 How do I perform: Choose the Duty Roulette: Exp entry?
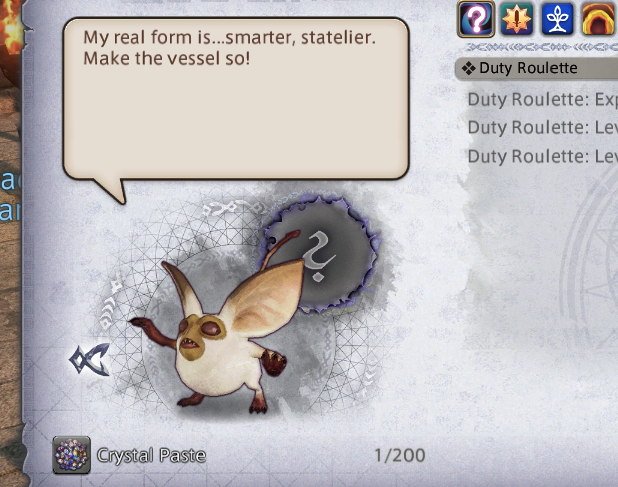tap(541, 99)
